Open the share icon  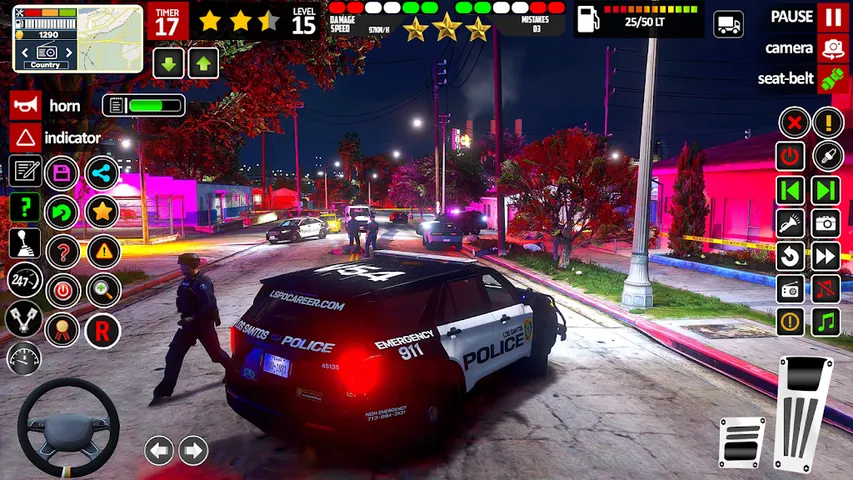[x=101, y=172]
